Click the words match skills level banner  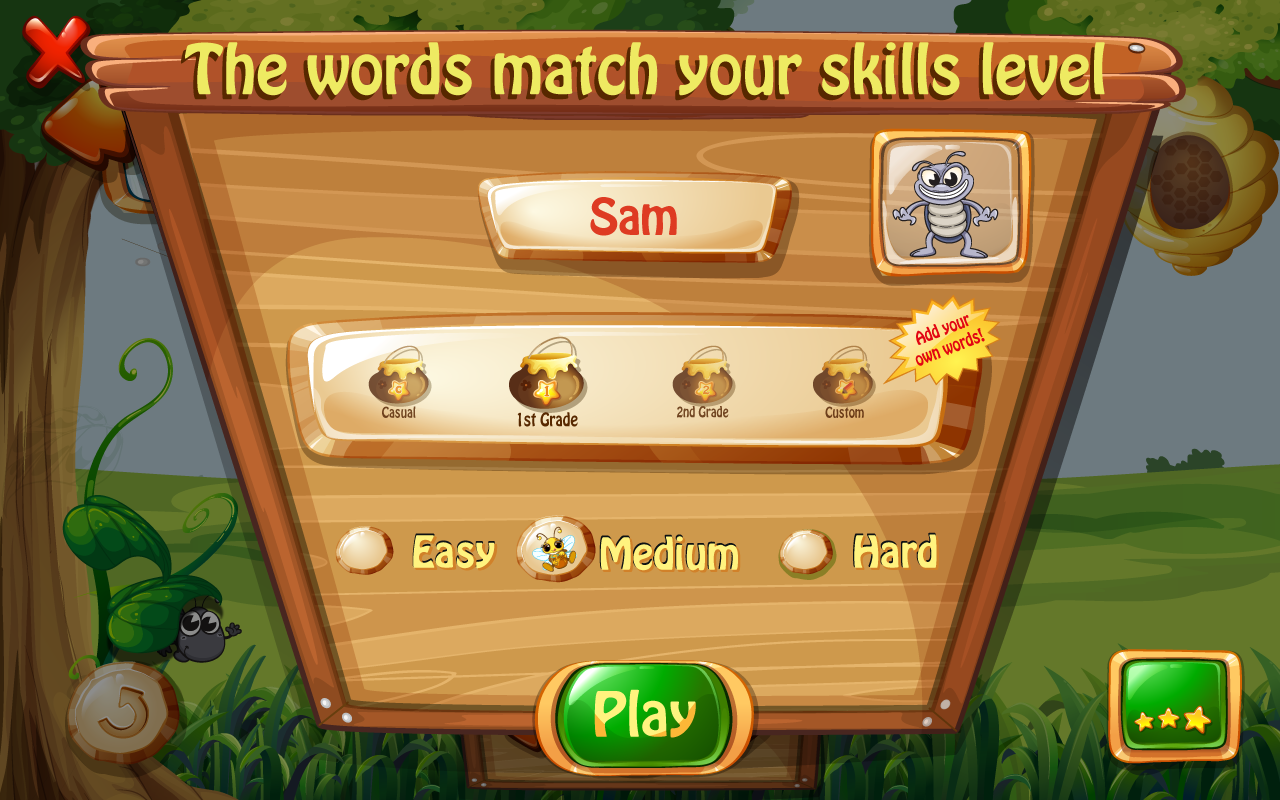pyautogui.click(x=640, y=68)
